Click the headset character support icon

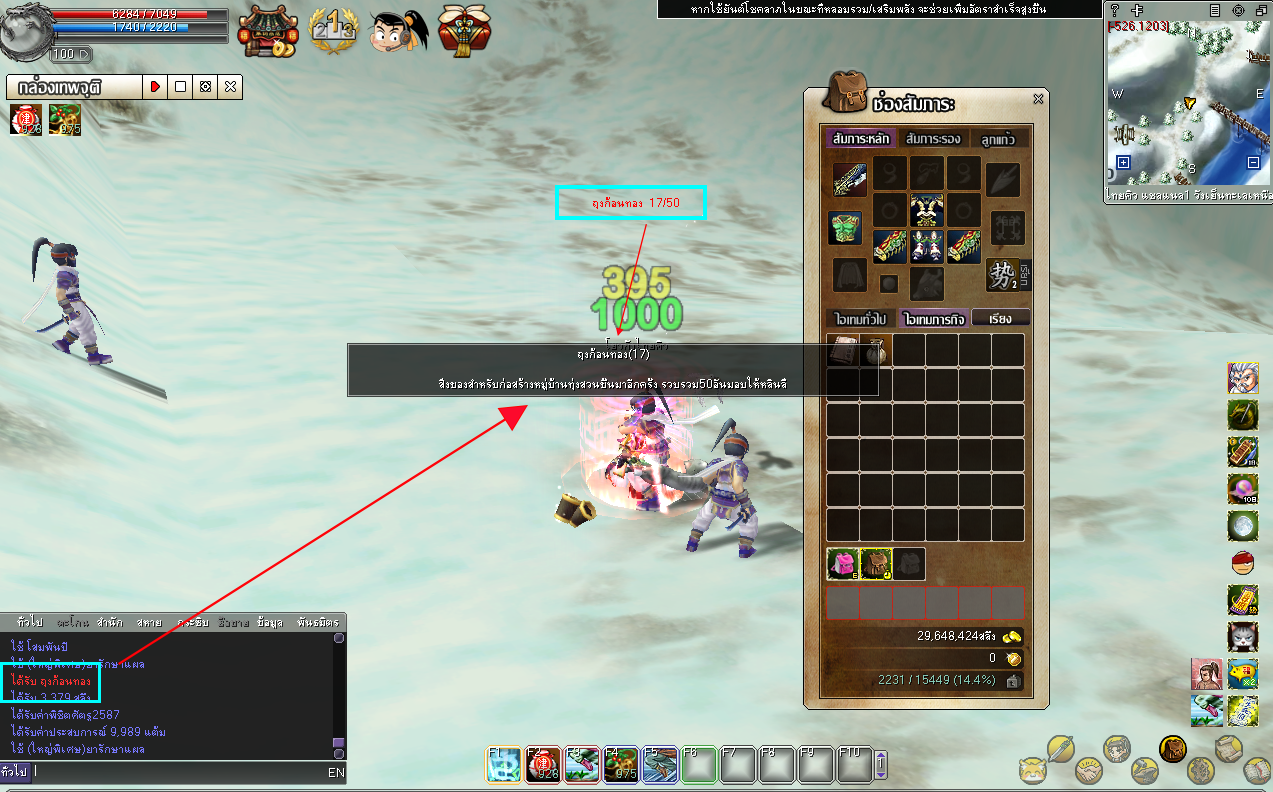pos(398,32)
